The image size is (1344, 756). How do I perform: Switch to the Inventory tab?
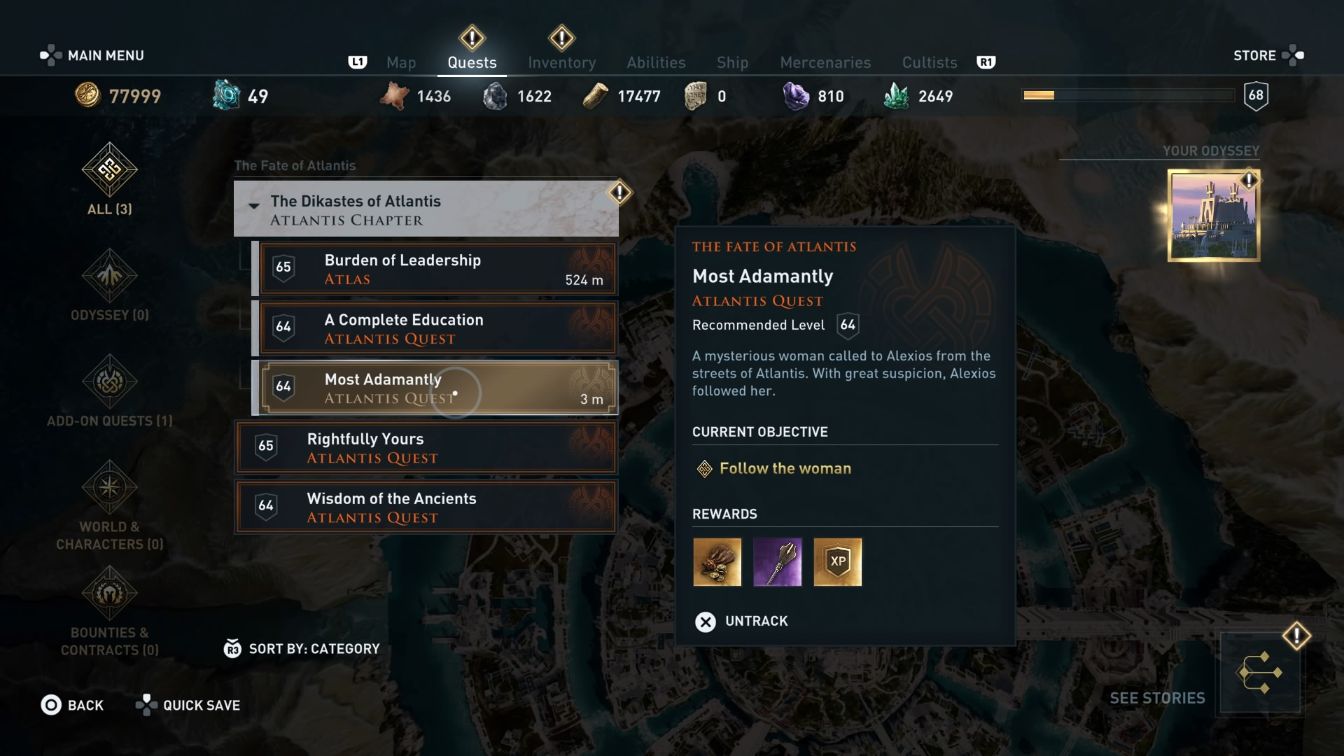(x=562, y=61)
